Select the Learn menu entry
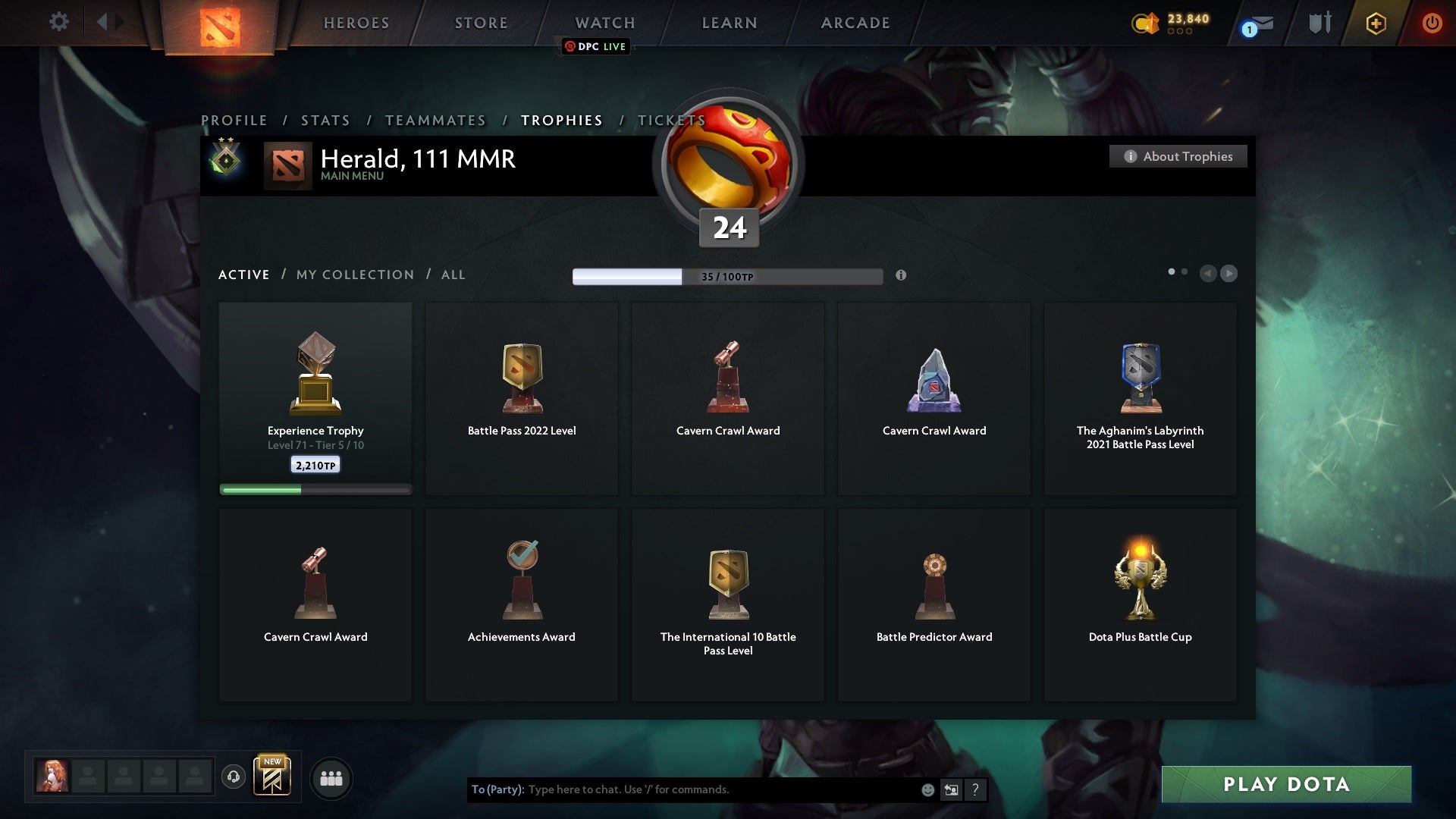This screenshot has width=1456, height=819. [x=730, y=23]
